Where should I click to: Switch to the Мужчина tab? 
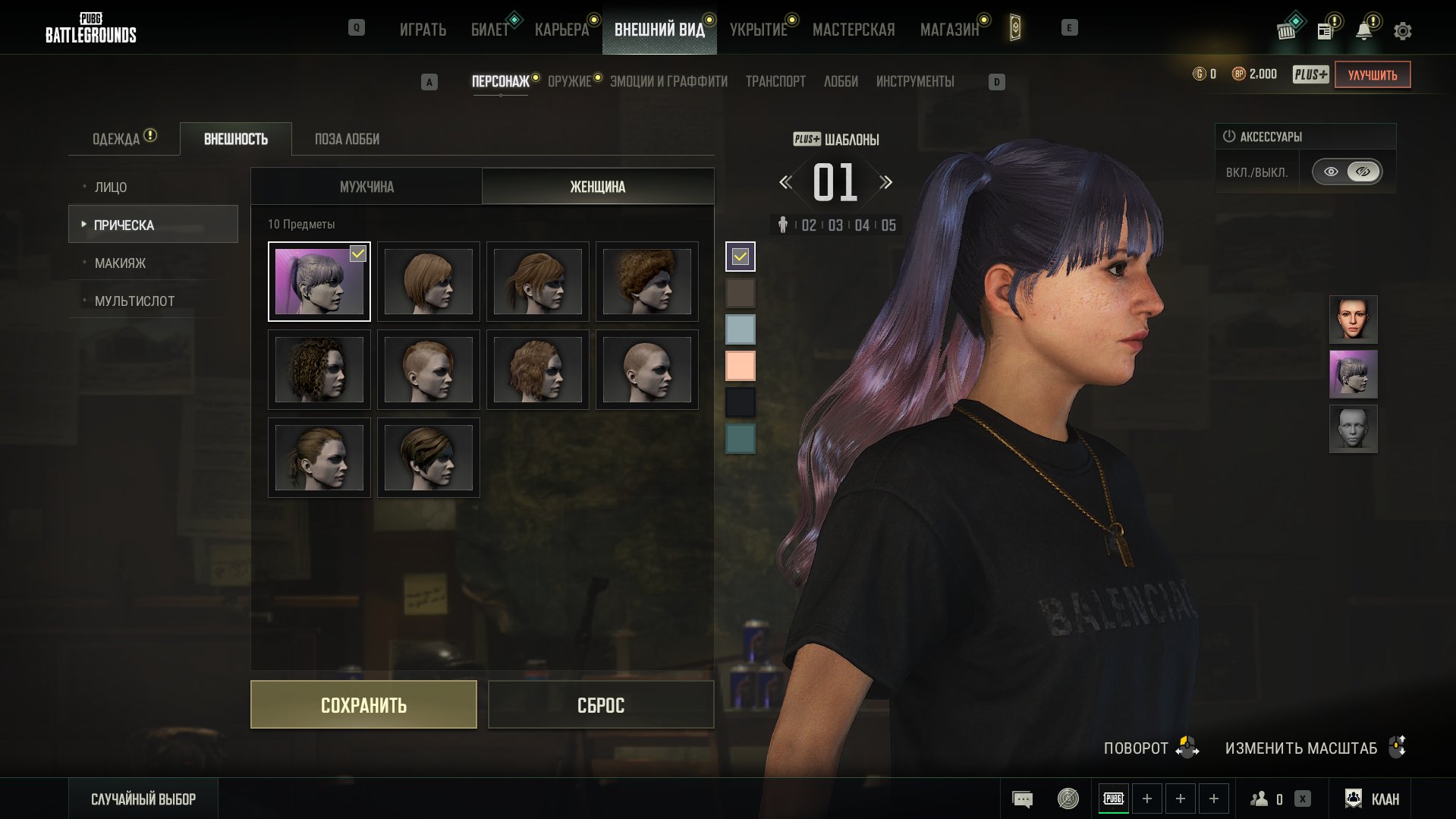click(366, 187)
